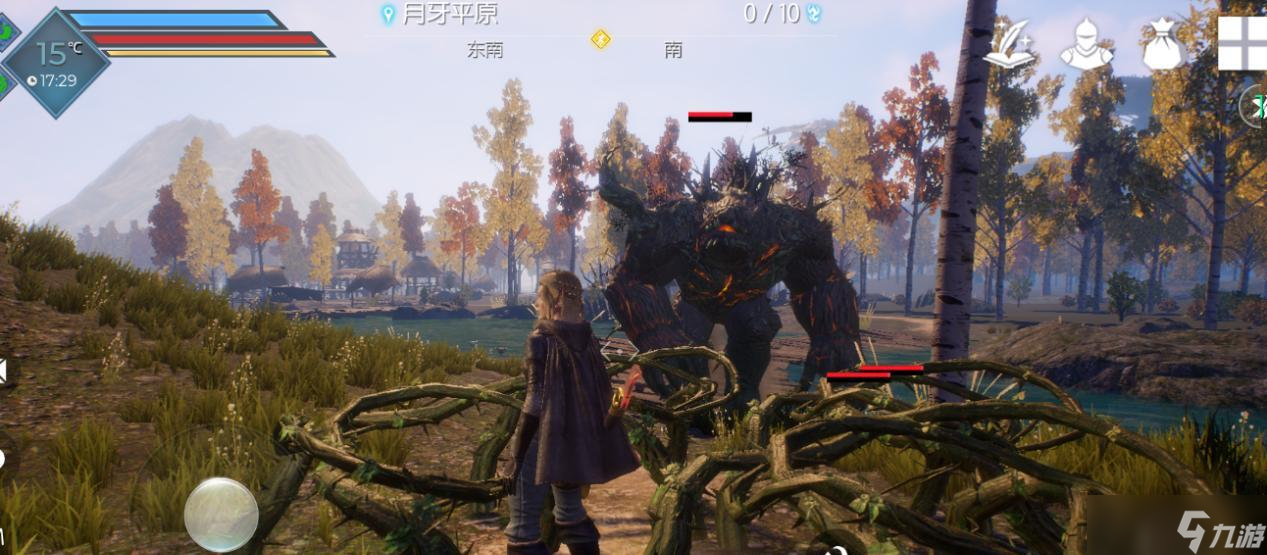Image resolution: width=1267 pixels, height=555 pixels.
Task: Open the knight armor character screen
Action: [x=1086, y=45]
